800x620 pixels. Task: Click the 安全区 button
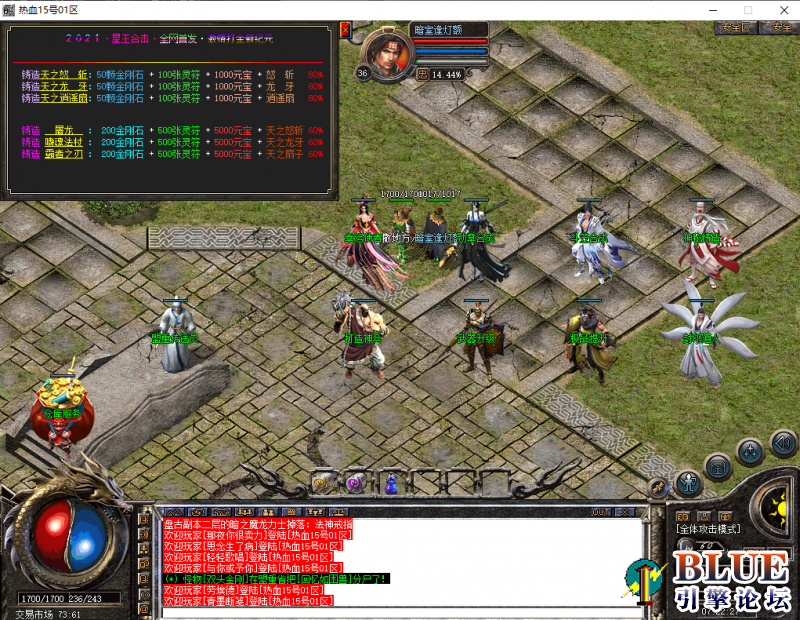pyautogui.click(x=735, y=27)
